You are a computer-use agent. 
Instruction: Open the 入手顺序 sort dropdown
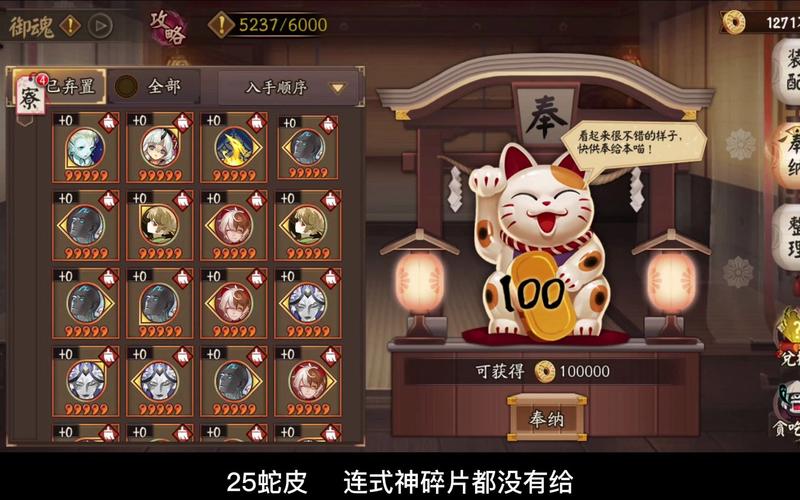point(289,87)
